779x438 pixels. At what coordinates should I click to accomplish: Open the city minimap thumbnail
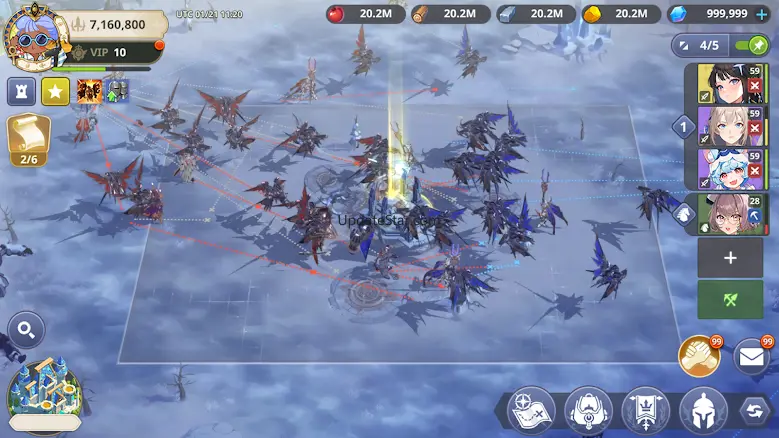coord(44,396)
